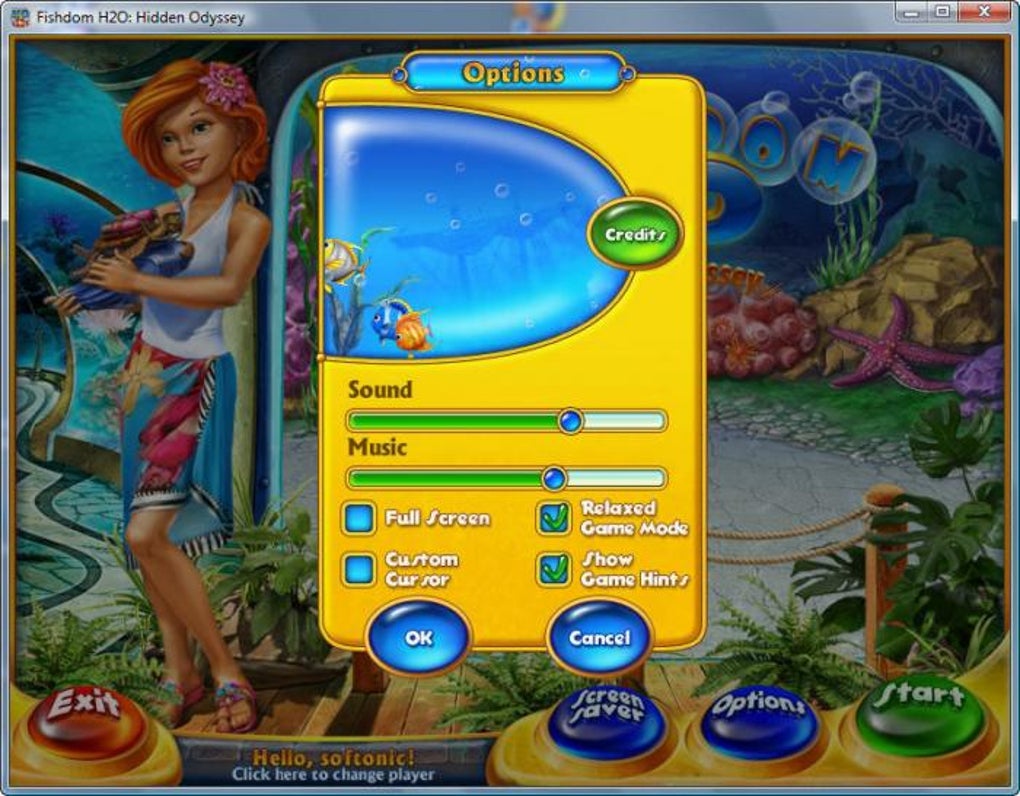The image size is (1020, 796).
Task: Enable the Custom Cursor checkbox
Action: [x=358, y=568]
